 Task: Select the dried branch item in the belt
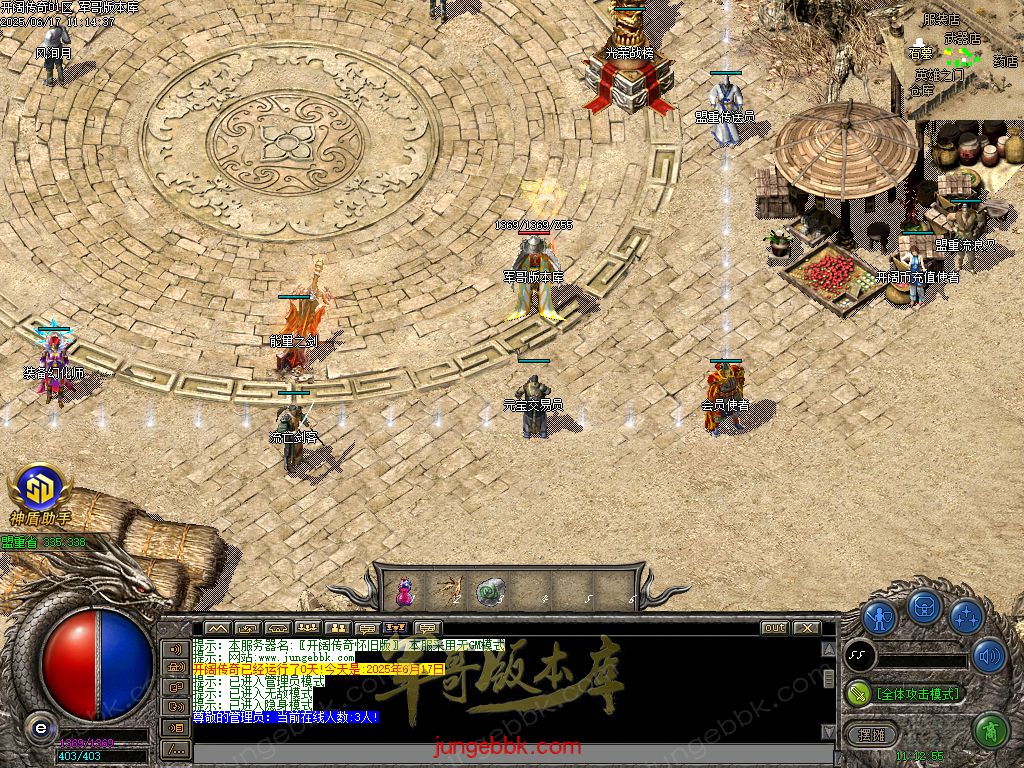click(447, 590)
